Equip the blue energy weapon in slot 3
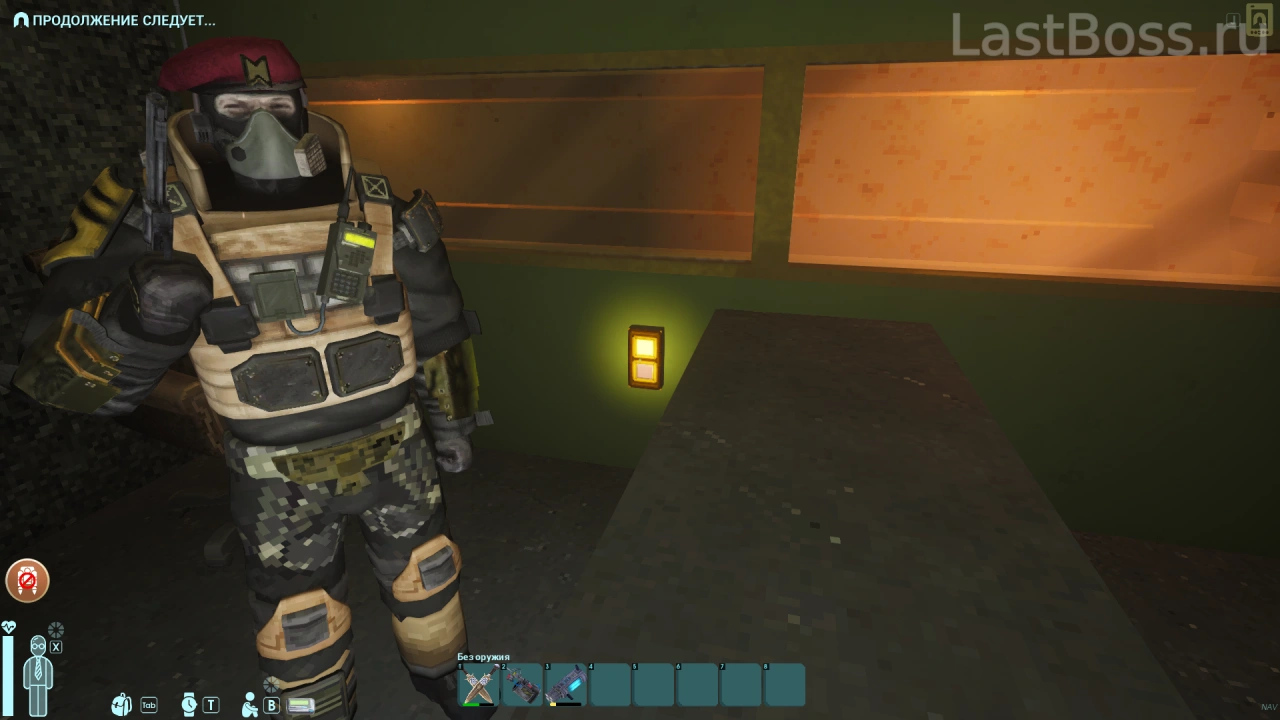The width and height of the screenshot is (1280, 720). point(566,685)
